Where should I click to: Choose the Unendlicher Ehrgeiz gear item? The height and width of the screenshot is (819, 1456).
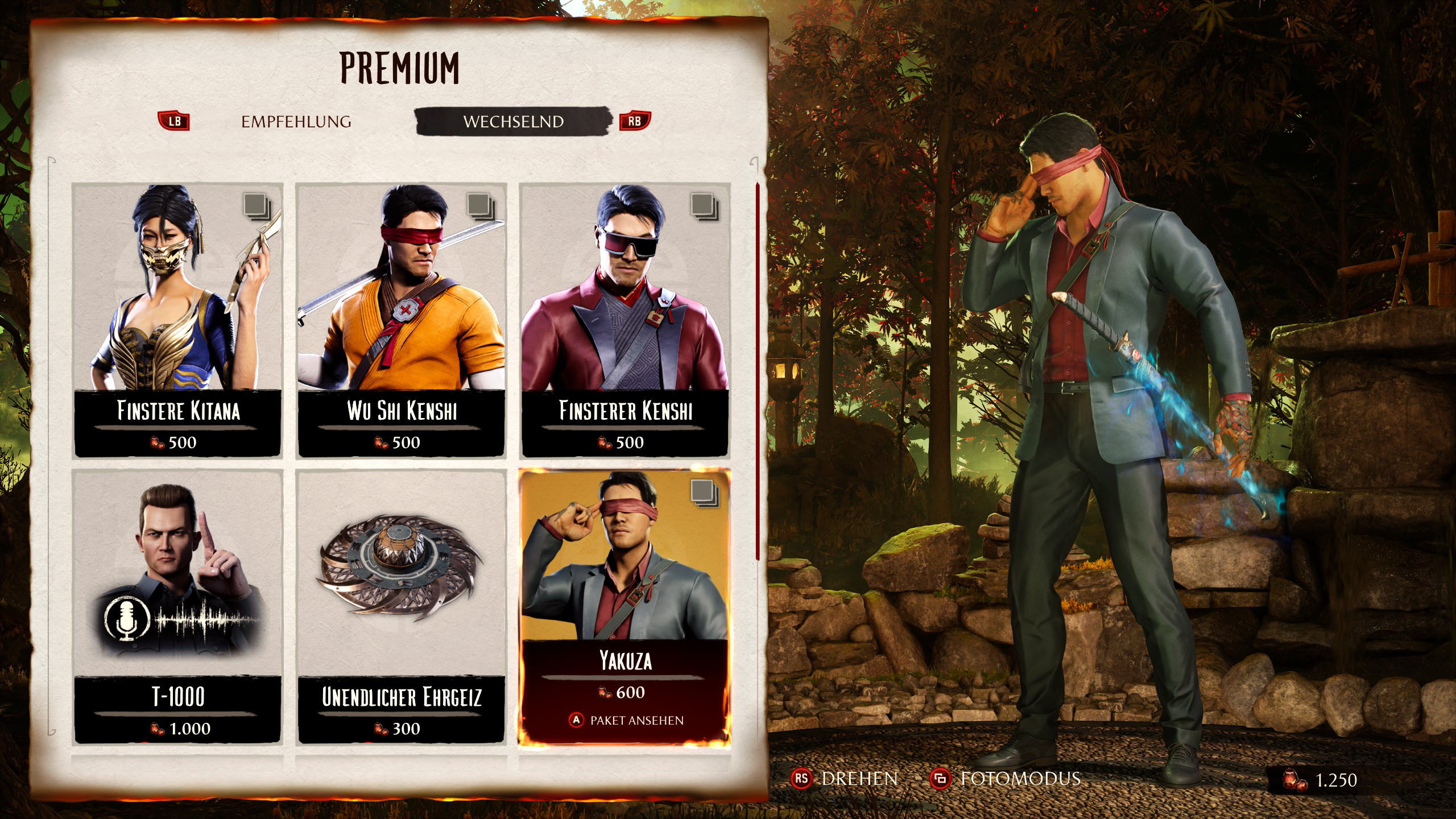(x=402, y=606)
